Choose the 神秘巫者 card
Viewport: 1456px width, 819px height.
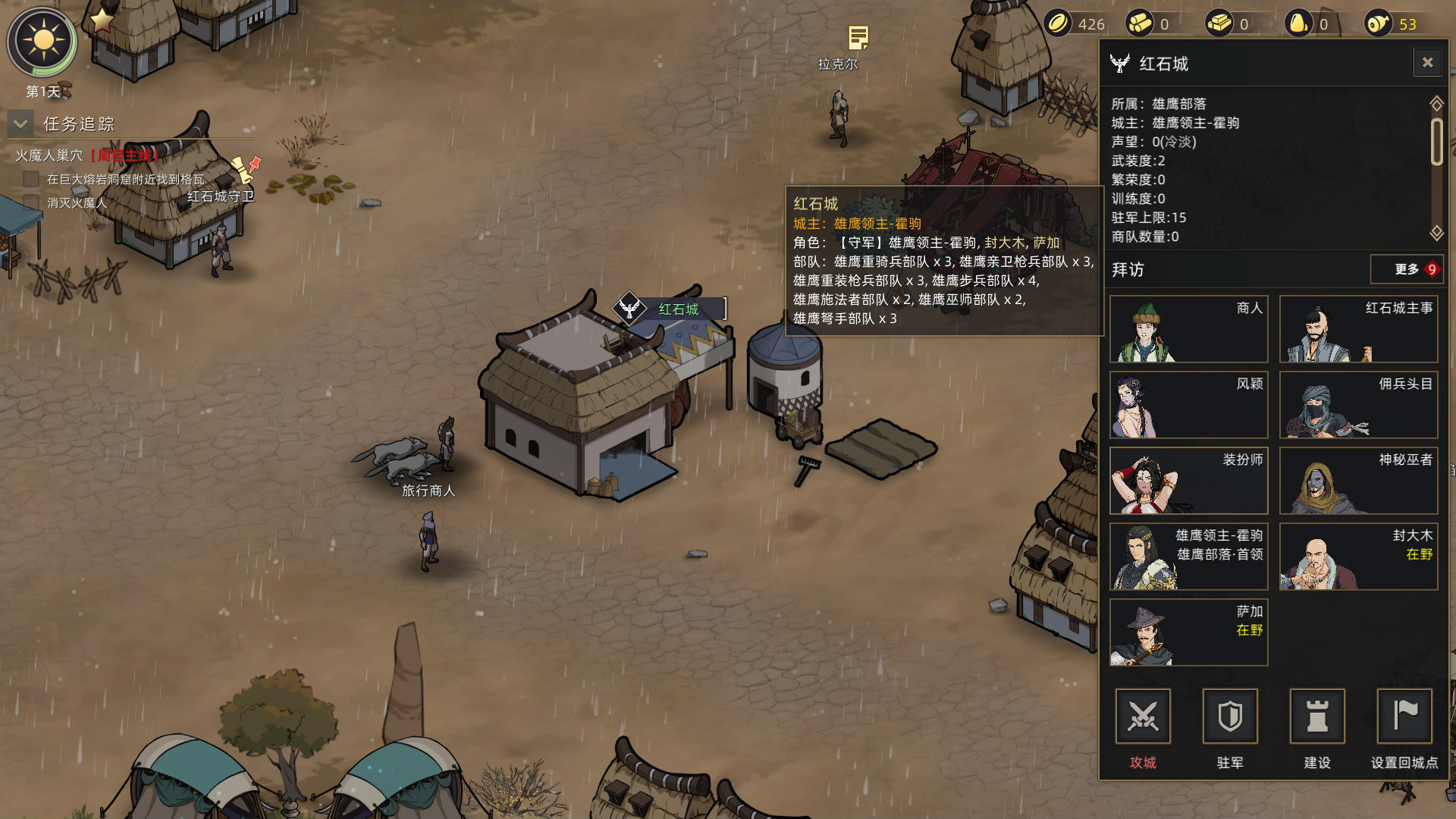[x=1358, y=481]
